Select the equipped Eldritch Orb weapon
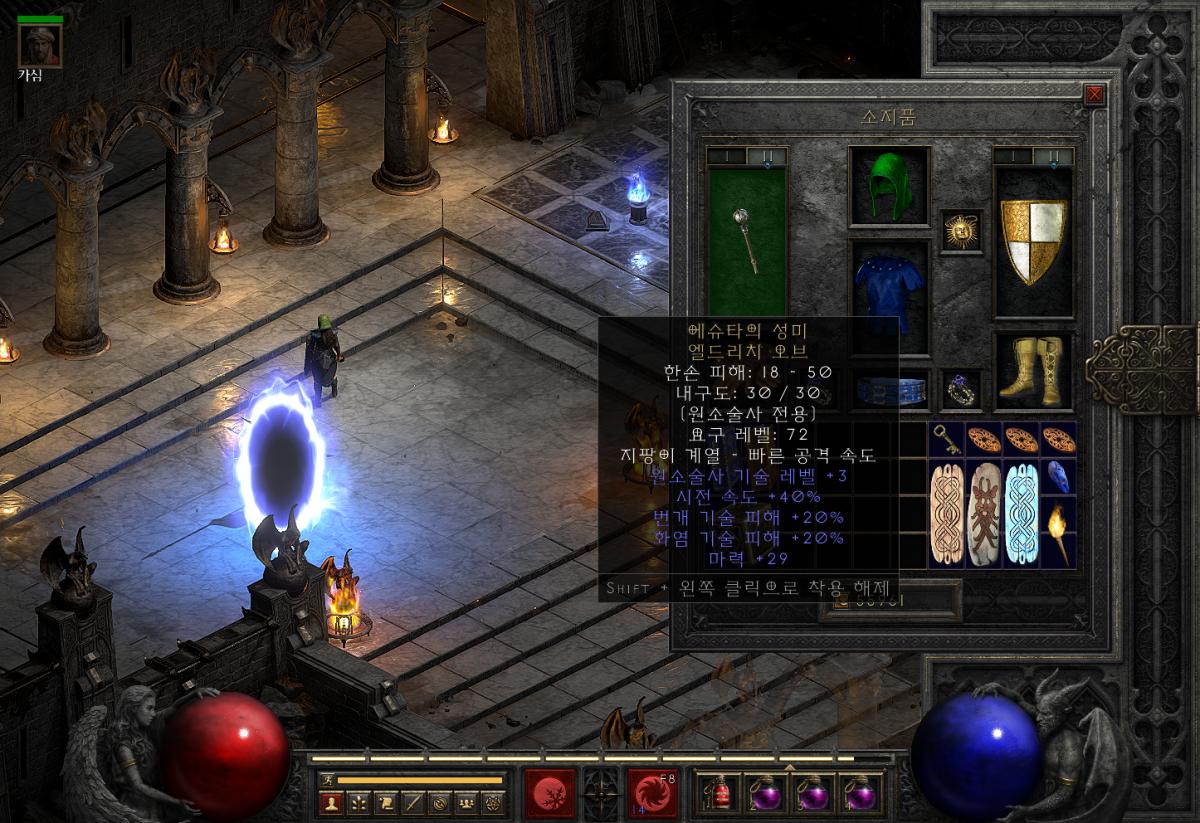The image size is (1200, 823). (747, 238)
